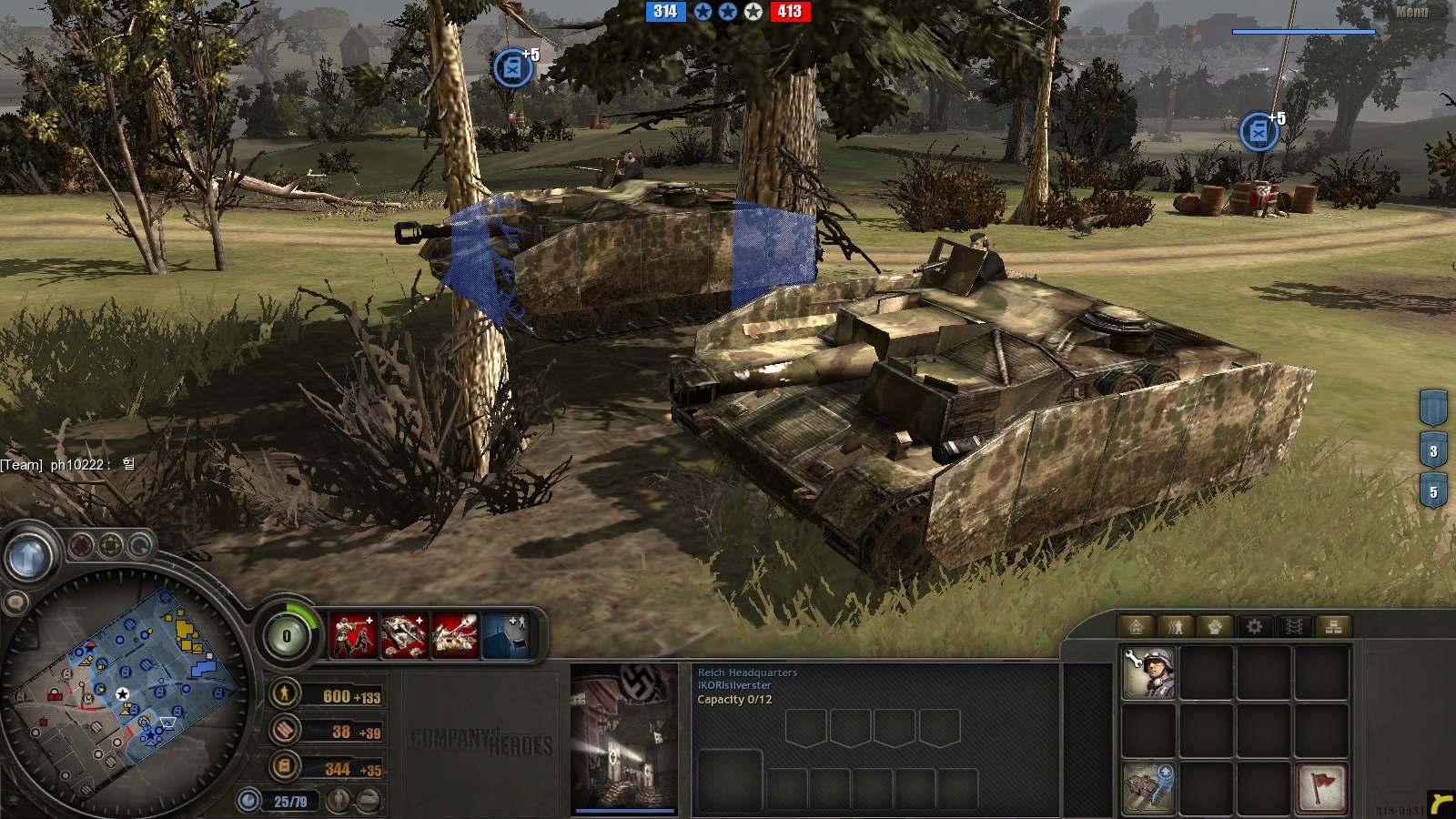Start the headquarters upgrade with blue arrow
Viewport: 1456px width, 819px height.
[x=1148, y=787]
